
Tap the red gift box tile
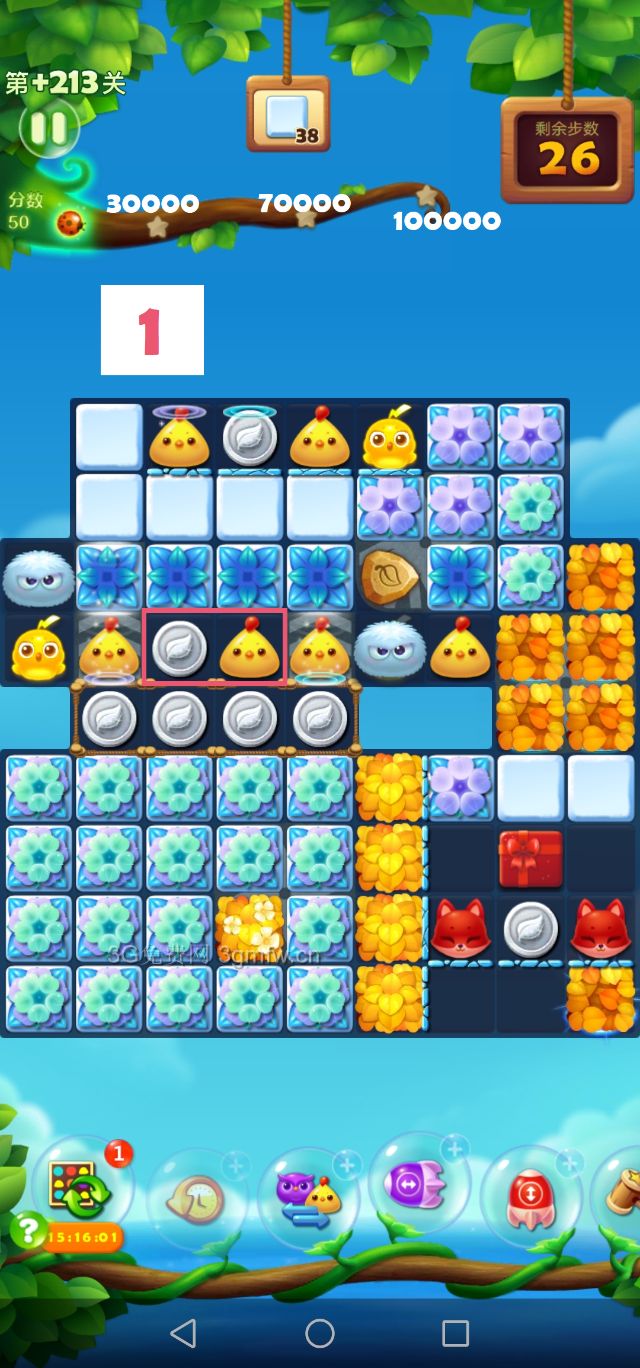pyautogui.click(x=531, y=859)
